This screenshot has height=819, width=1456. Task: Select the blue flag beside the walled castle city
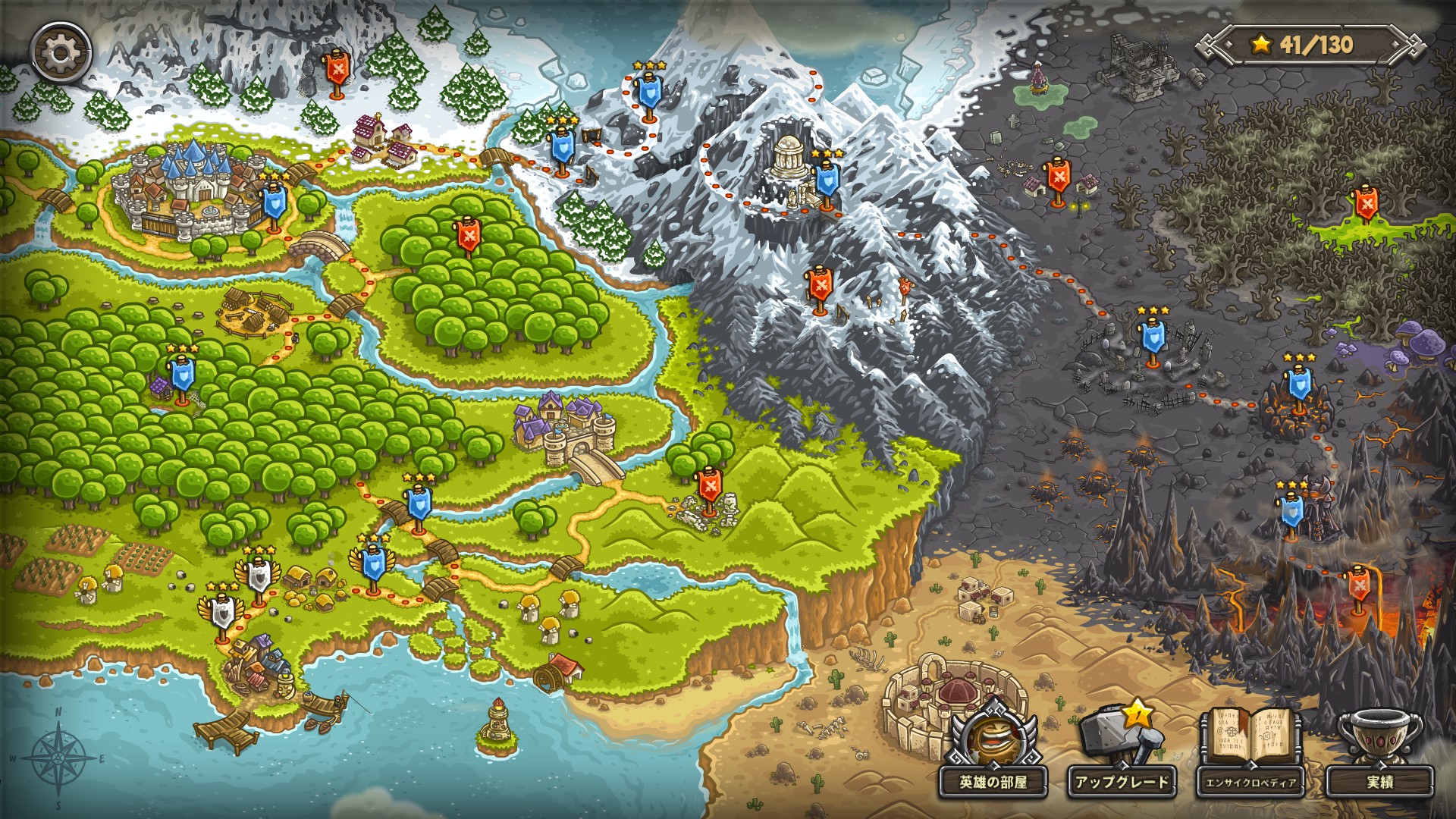(x=274, y=203)
